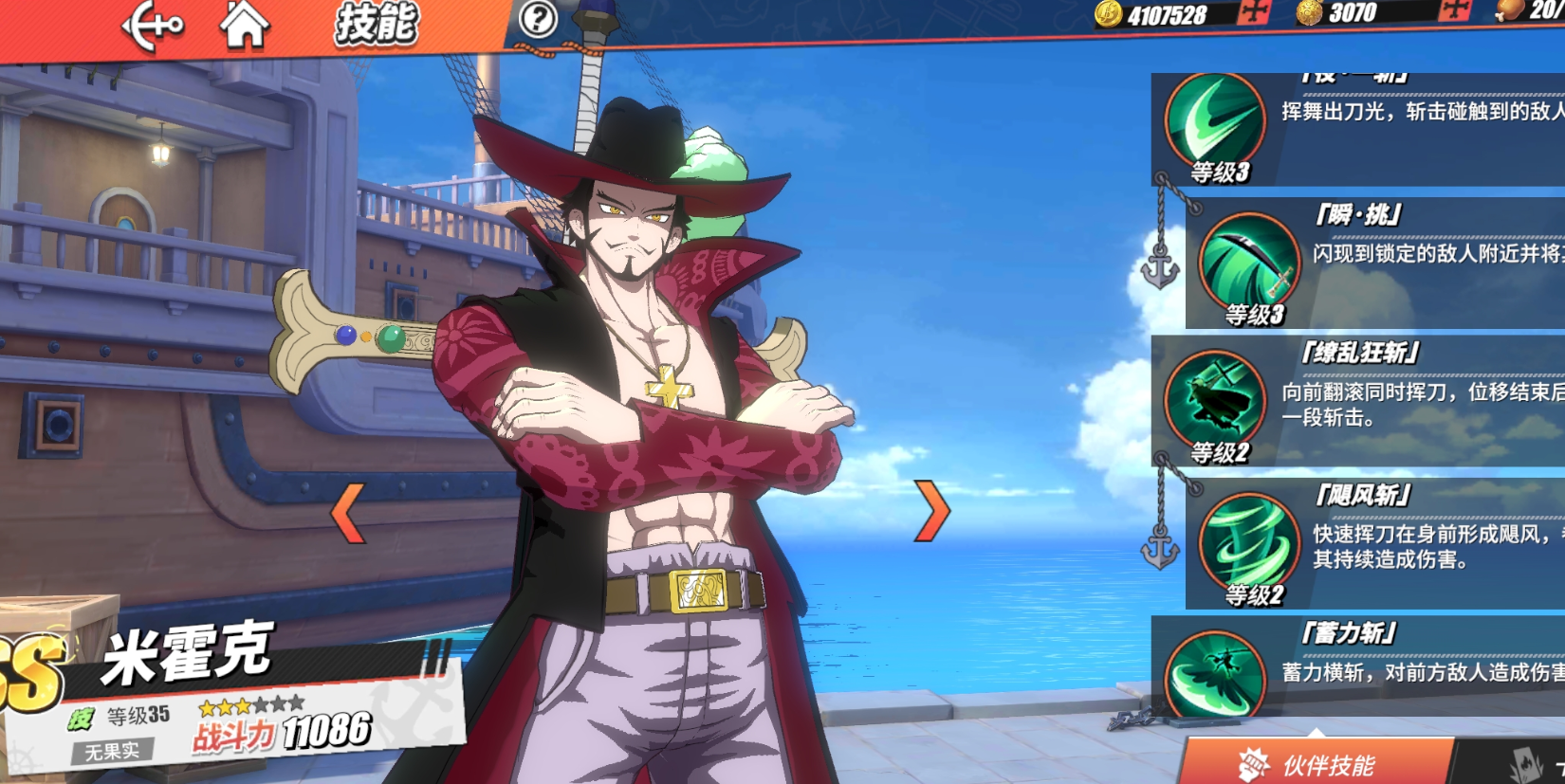This screenshot has width=1565, height=784.
Task: Open the 无果实 devil fruit label
Action: point(112,752)
